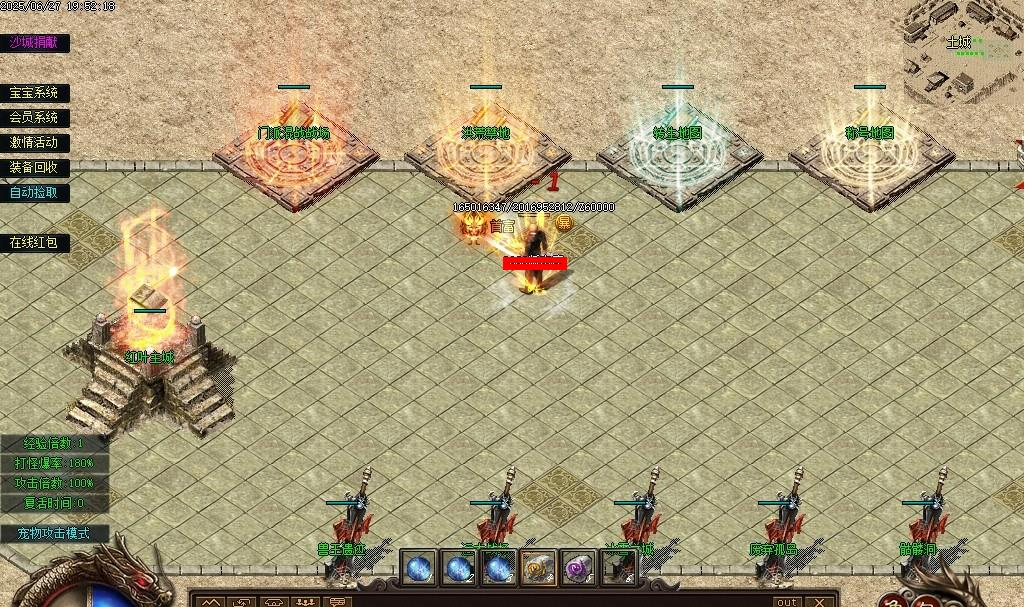Use the blue orb in hotbar slot 2
Viewport: 1029px width, 607px height.
coord(458,568)
